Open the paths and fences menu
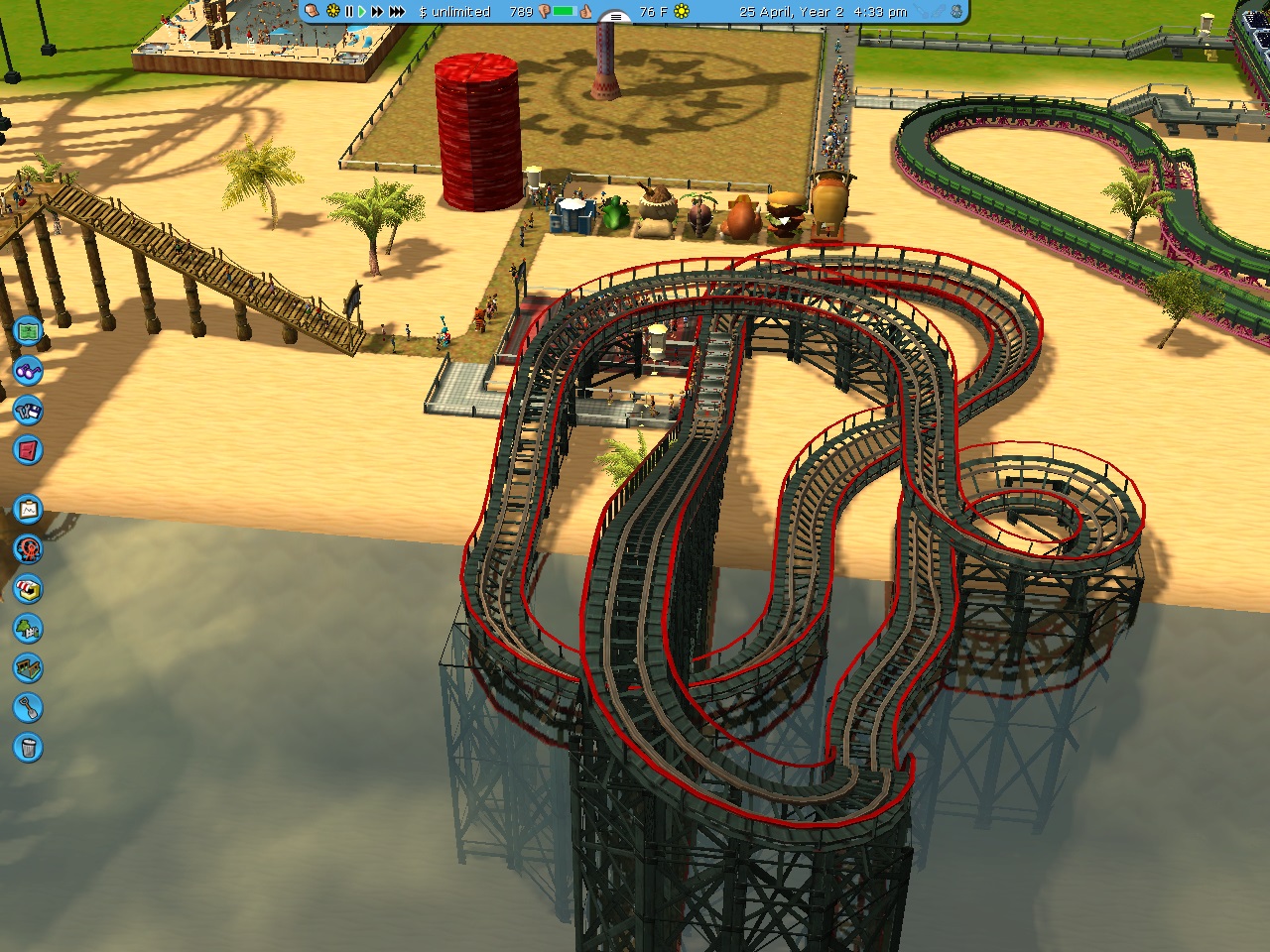 tap(28, 668)
